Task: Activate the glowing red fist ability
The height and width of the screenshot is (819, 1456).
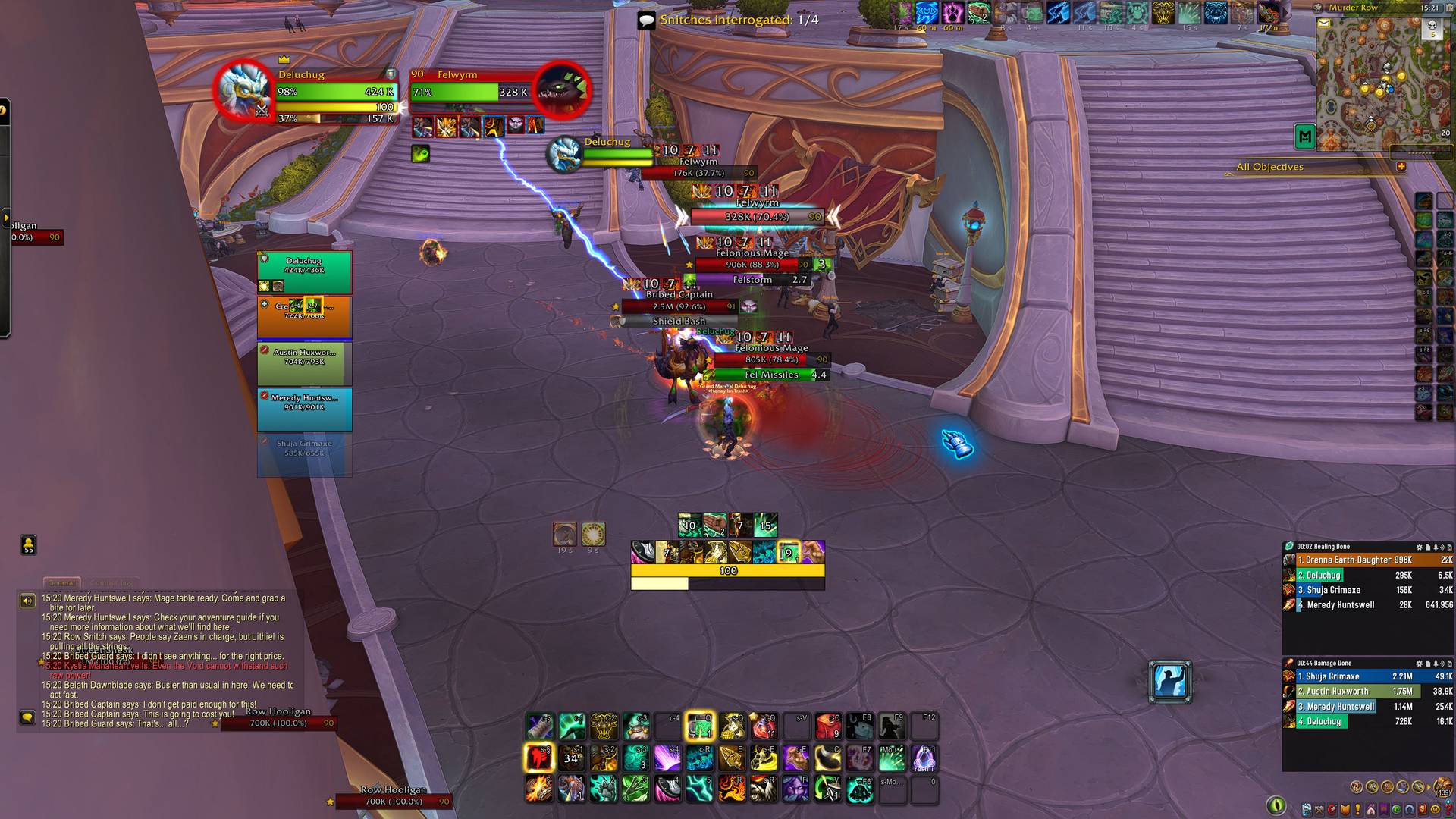Action: [538, 758]
